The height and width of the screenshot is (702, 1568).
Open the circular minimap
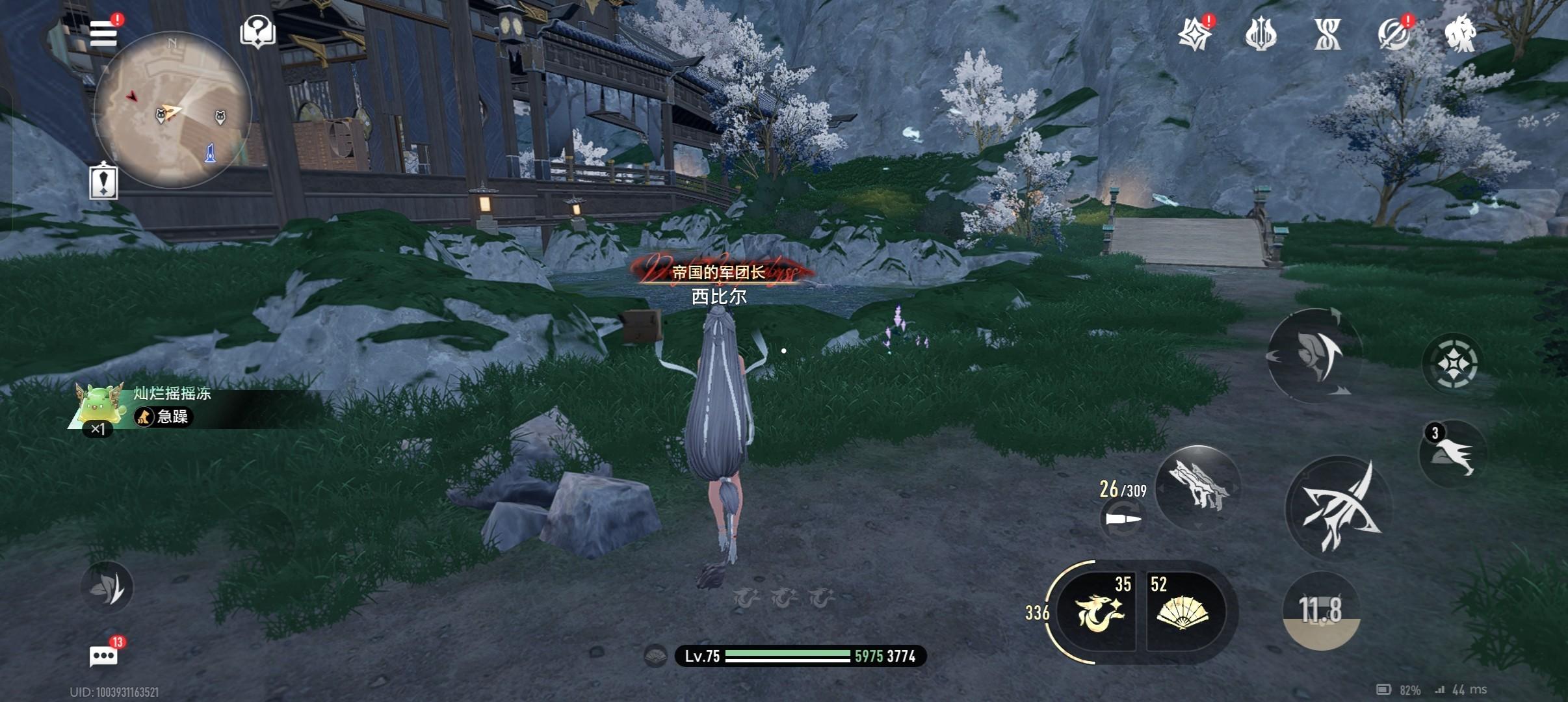172,110
